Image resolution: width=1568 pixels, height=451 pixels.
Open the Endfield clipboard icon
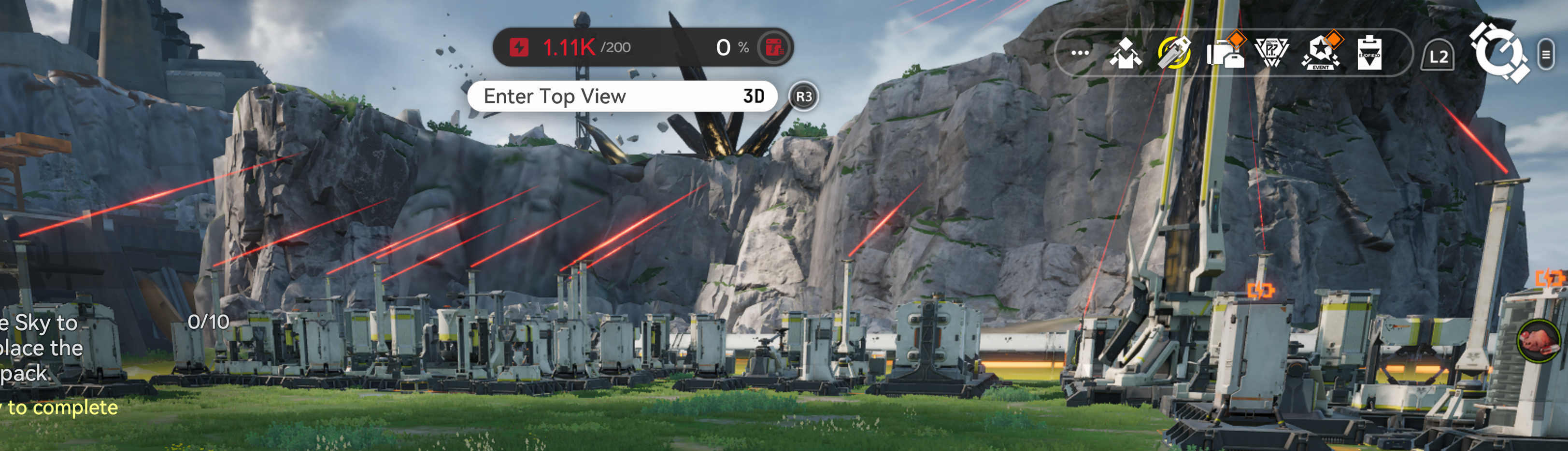pyautogui.click(x=1369, y=53)
